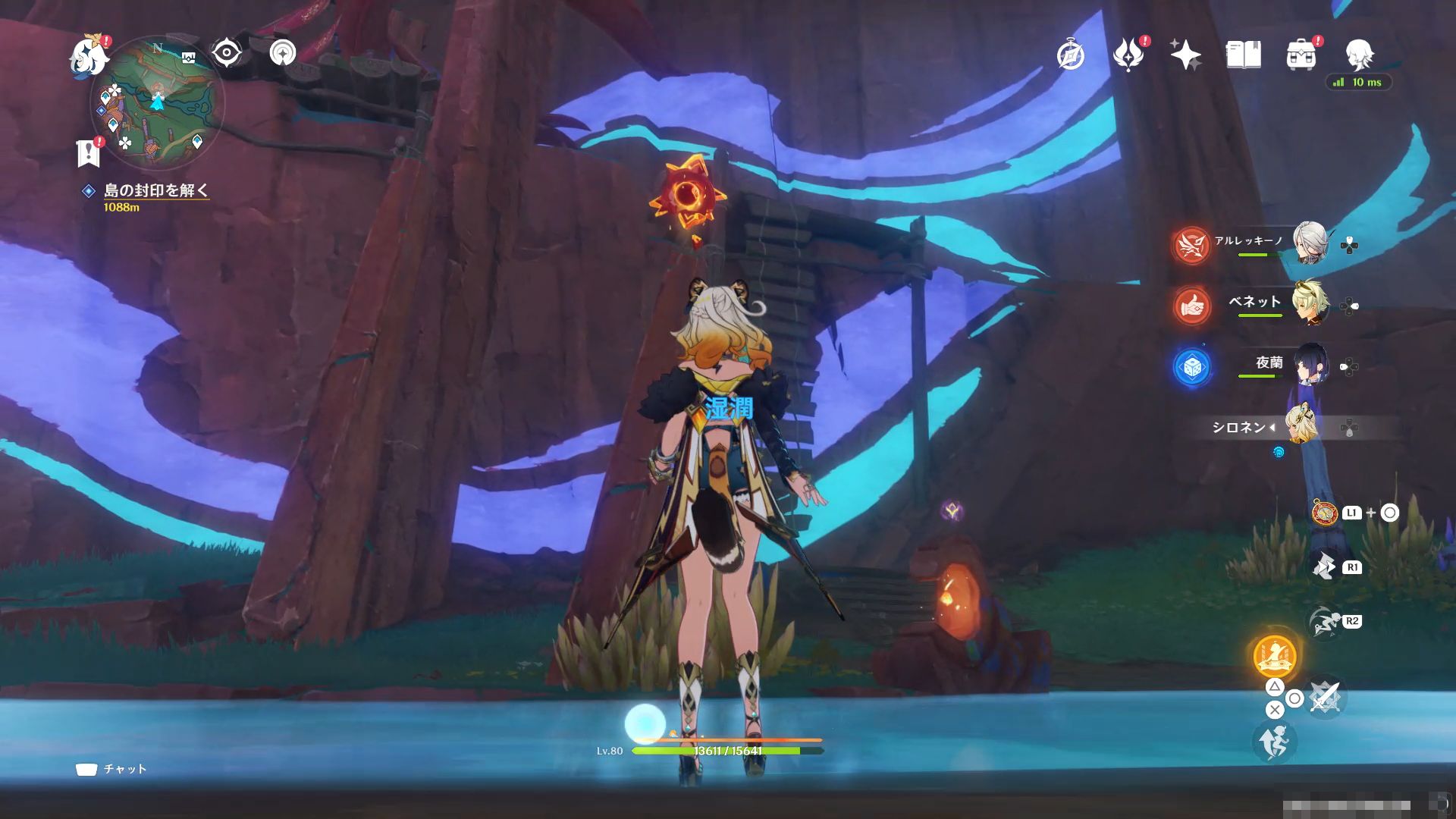Image resolution: width=1456 pixels, height=819 pixels.
Task: Open the wish star icon
Action: (x=1185, y=55)
